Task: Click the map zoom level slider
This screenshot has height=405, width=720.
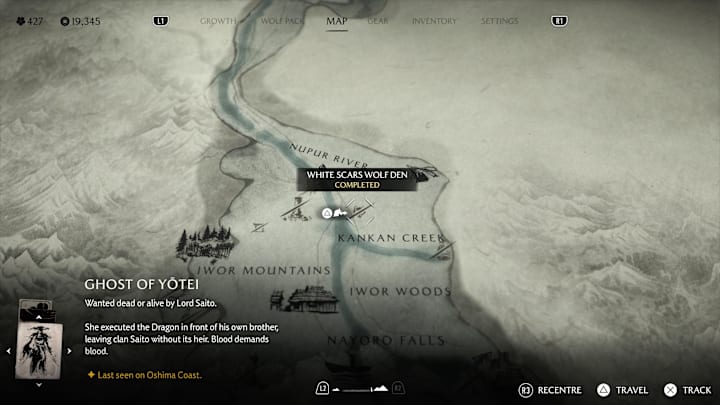Action: (x=360, y=388)
